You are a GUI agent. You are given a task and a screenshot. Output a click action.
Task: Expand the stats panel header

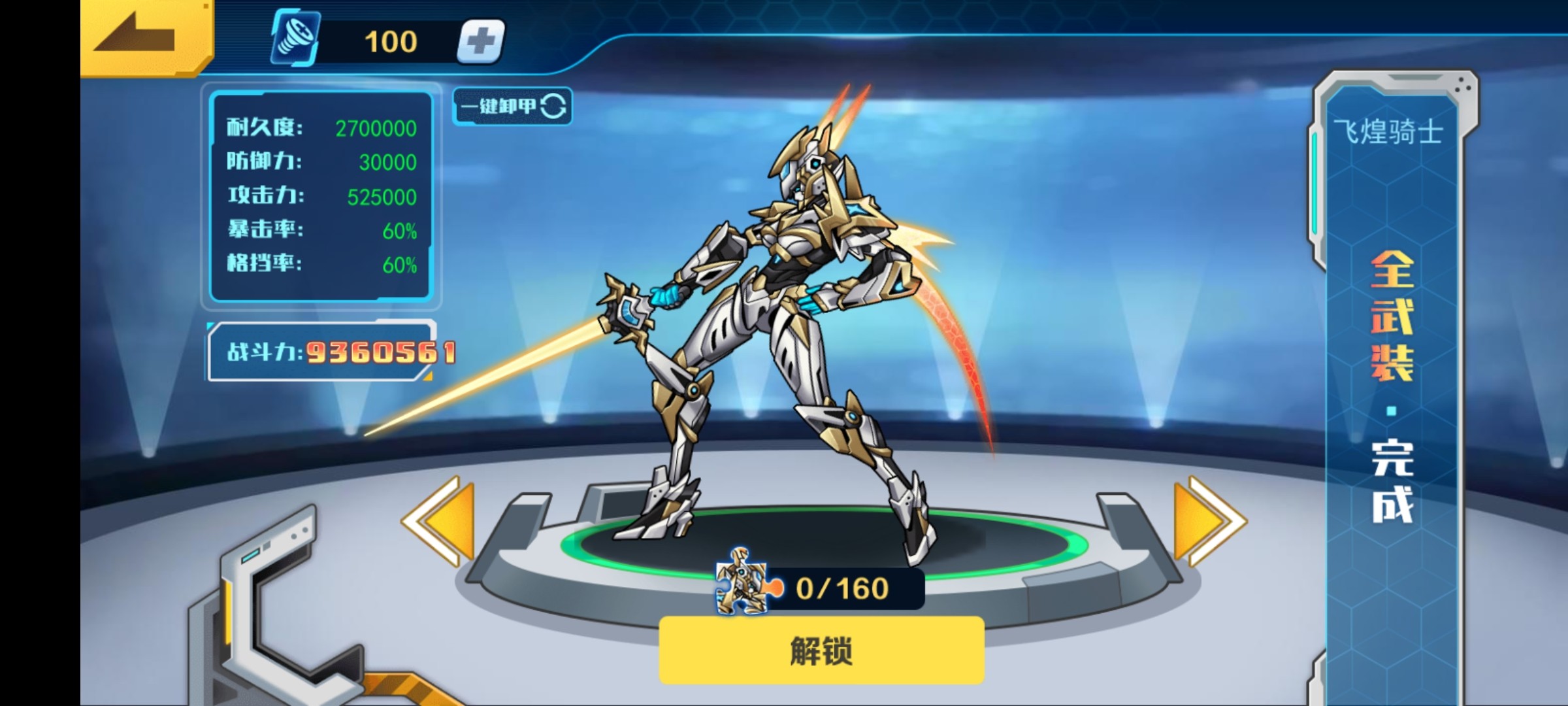(x=320, y=111)
